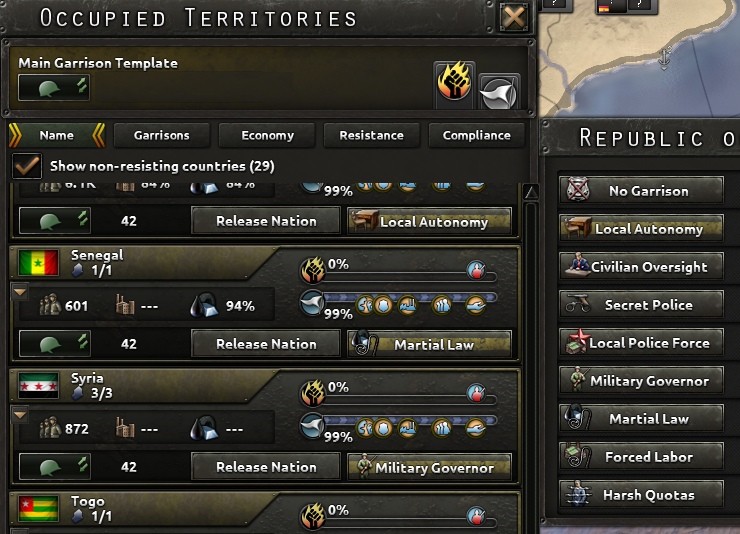Choose Civilian Oversight from the law list
This screenshot has width=740, height=534.
[x=642, y=267]
